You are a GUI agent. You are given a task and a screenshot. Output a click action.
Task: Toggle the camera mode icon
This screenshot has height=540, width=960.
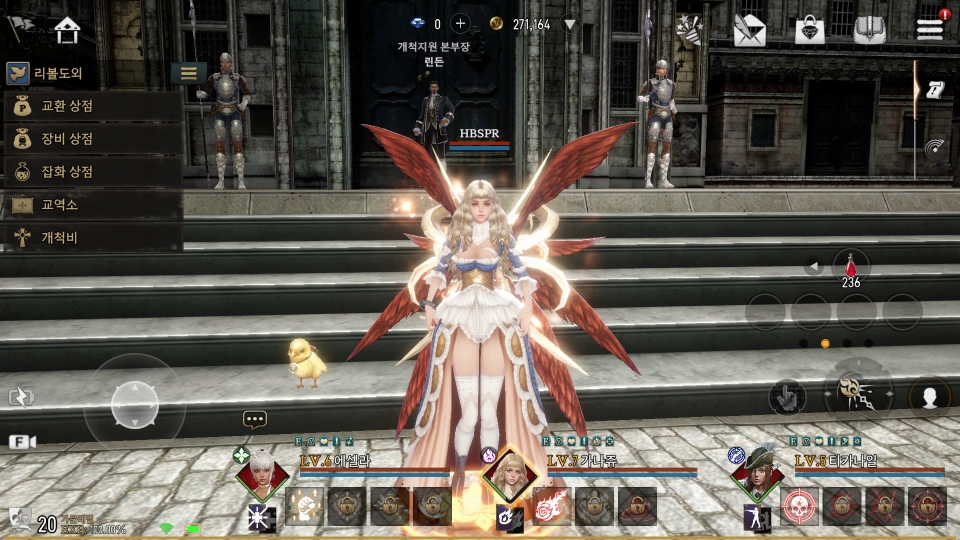click(22, 441)
